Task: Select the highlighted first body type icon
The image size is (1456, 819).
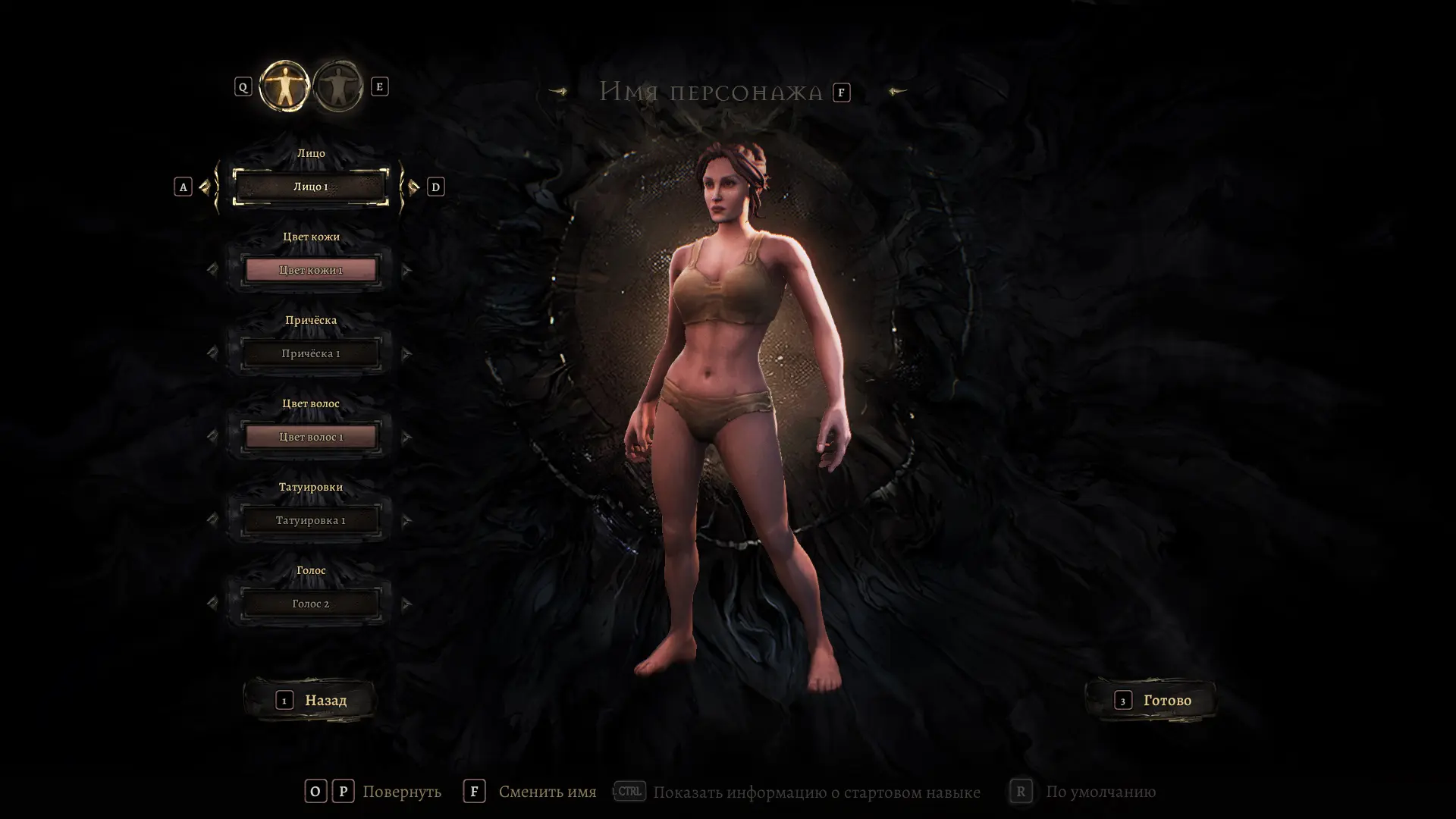Action: [x=284, y=86]
